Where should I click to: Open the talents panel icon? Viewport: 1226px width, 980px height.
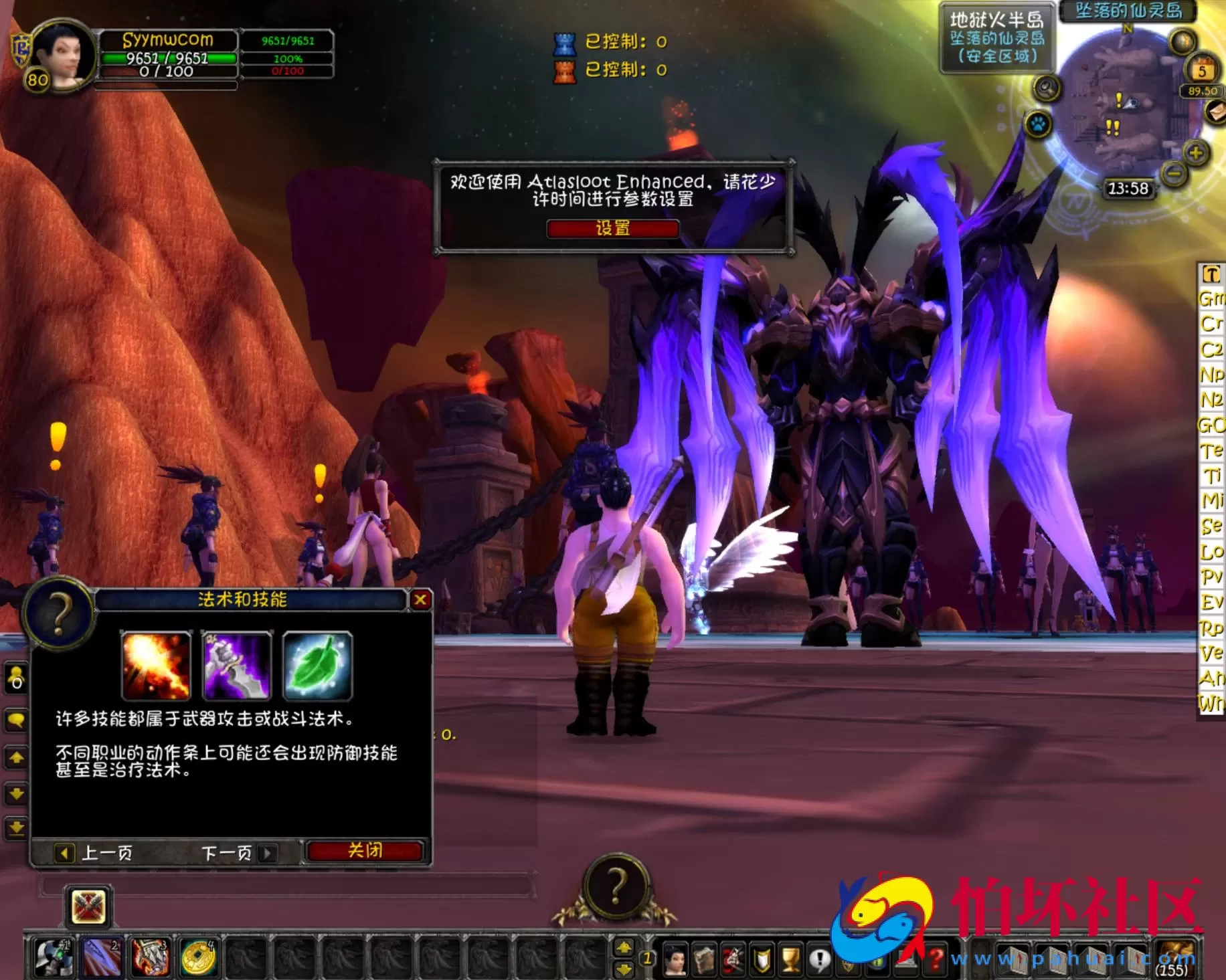point(734,957)
